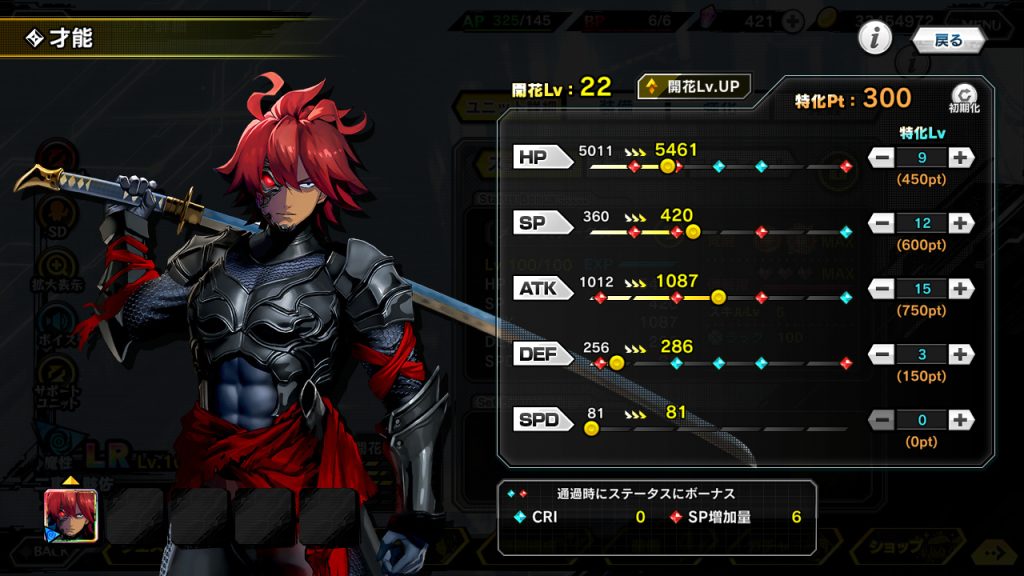The width and height of the screenshot is (1024, 576).
Task: Open the info help icon
Action: click(875, 39)
